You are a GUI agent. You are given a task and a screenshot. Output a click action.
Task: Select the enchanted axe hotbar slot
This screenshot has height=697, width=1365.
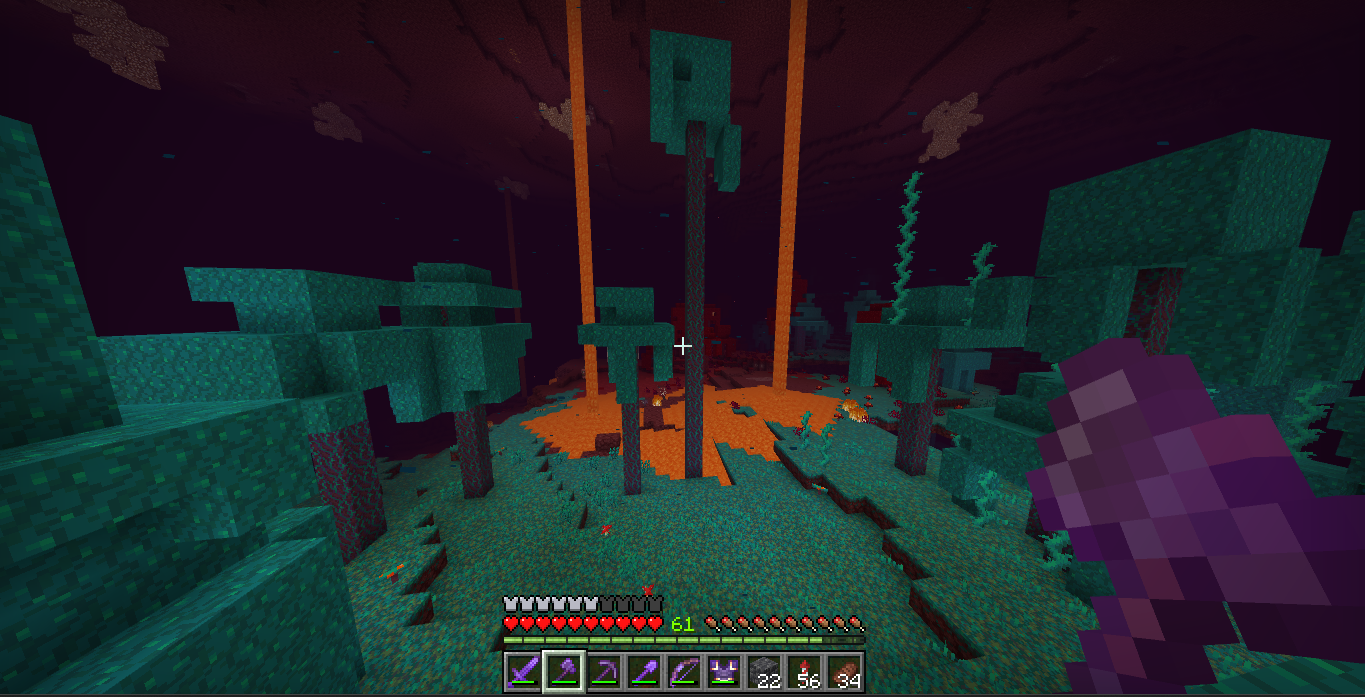[562, 671]
